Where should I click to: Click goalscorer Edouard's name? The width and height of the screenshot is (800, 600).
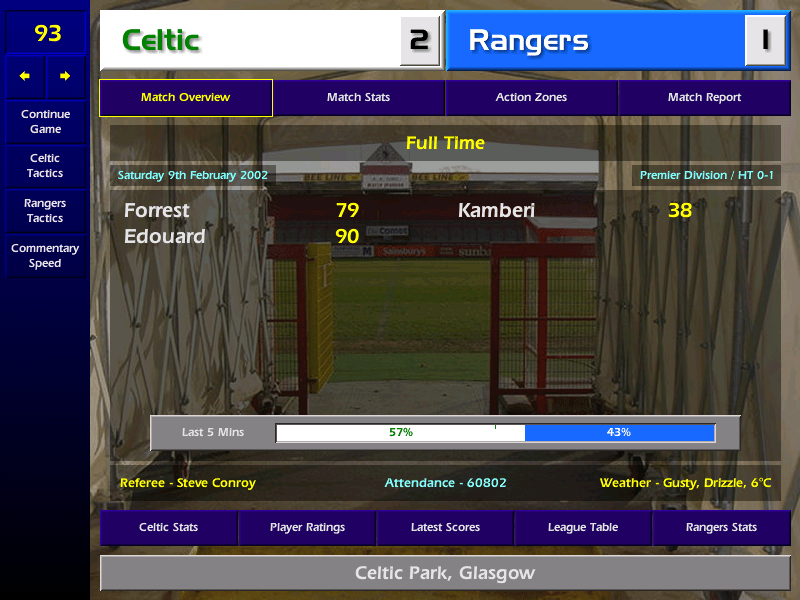click(164, 237)
